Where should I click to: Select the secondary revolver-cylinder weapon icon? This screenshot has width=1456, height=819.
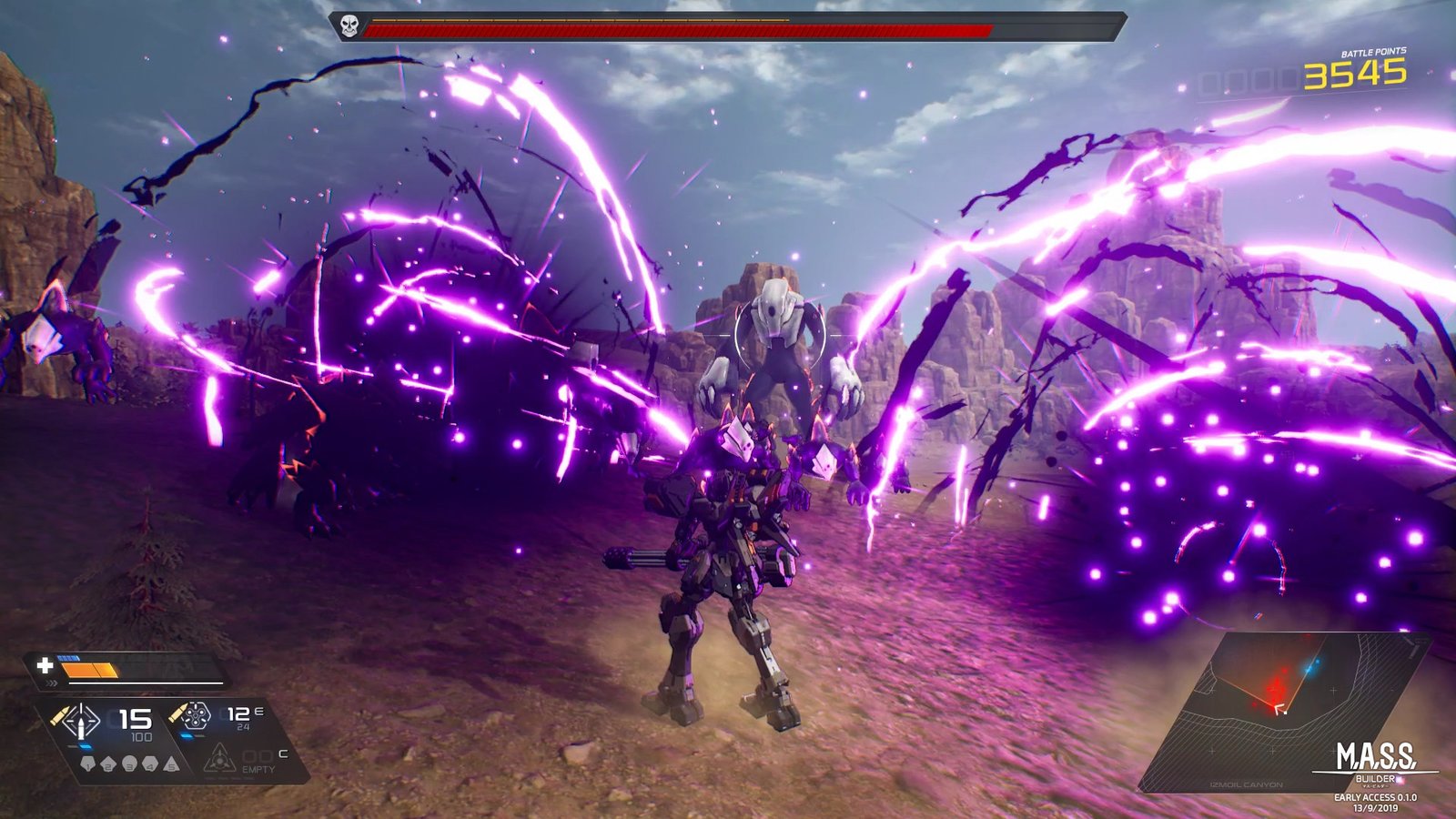tap(196, 716)
